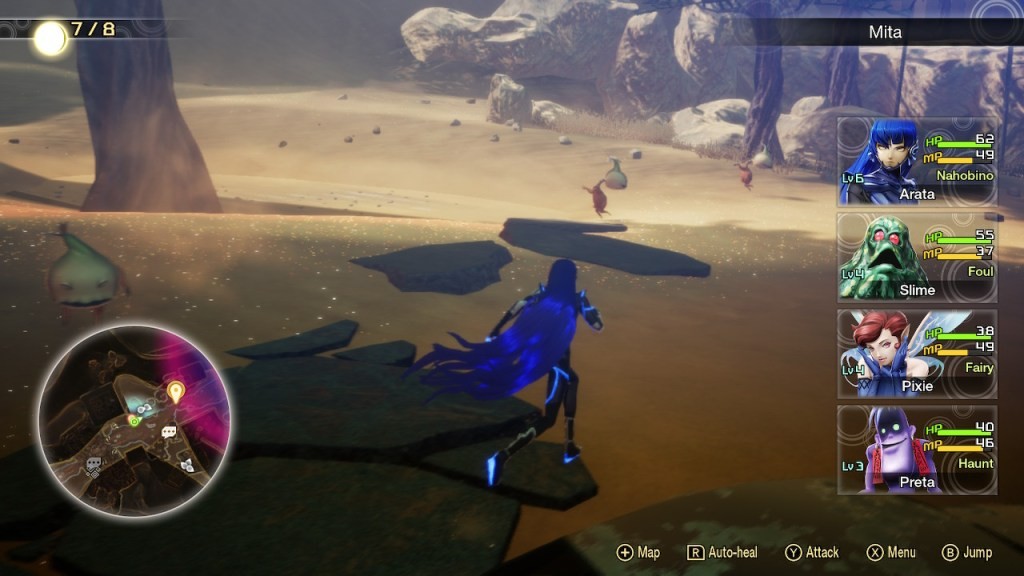This screenshot has height=576, width=1024.
Task: Select Pixie's party portrait panel
Action: point(916,353)
